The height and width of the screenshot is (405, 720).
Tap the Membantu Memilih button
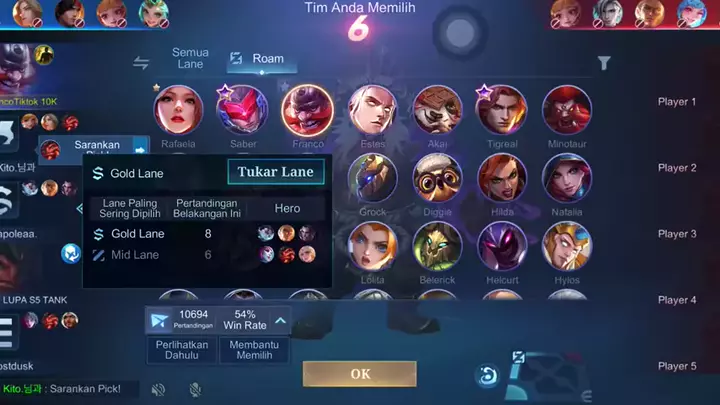point(254,351)
